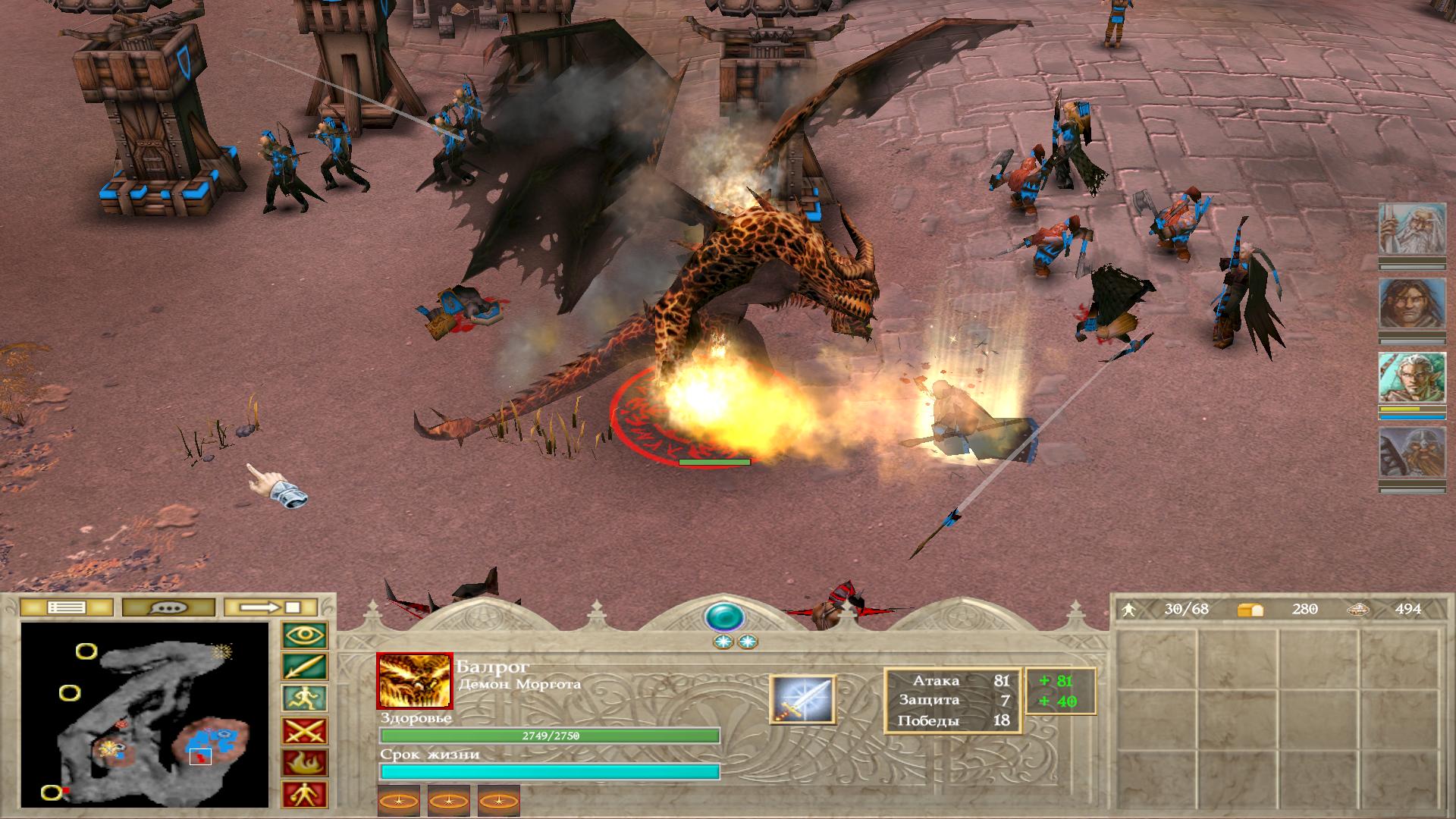
Task: Click the Balrog unit portrait
Action: point(414,680)
